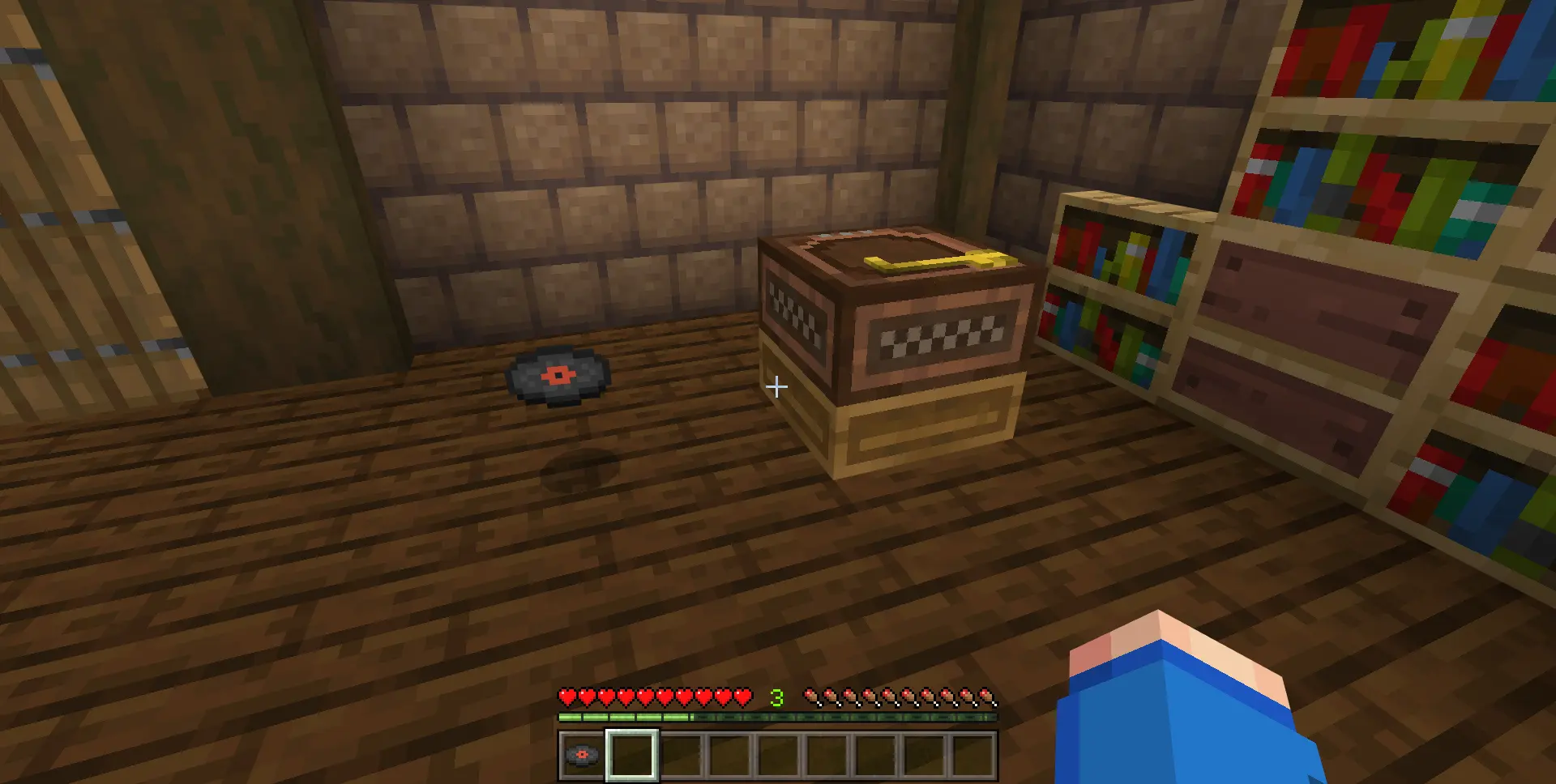Click the leftmost drumstick in the hunger bar
This screenshot has height=784, width=1556.
pyautogui.click(x=810, y=695)
